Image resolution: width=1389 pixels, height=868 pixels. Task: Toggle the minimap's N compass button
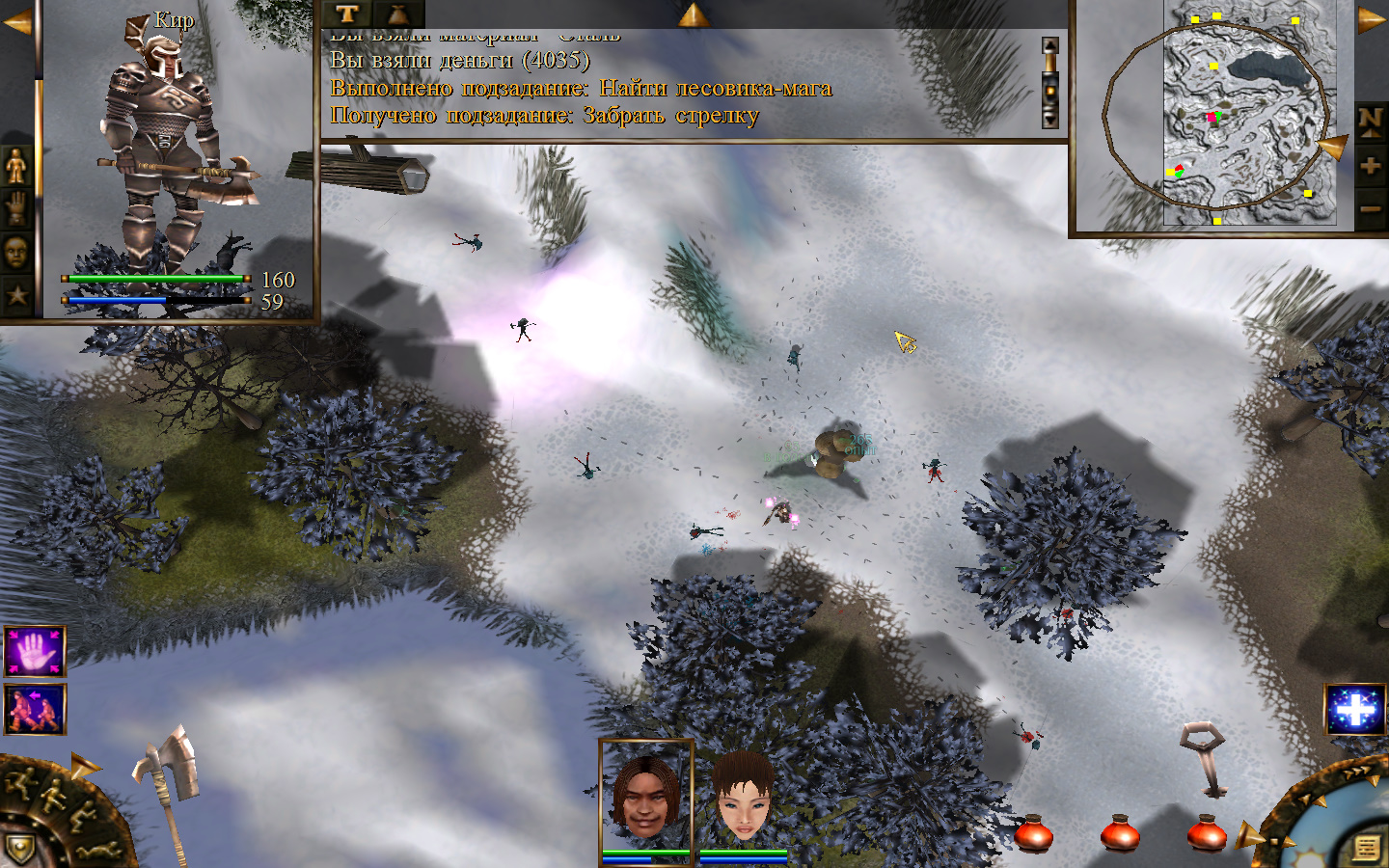1370,120
